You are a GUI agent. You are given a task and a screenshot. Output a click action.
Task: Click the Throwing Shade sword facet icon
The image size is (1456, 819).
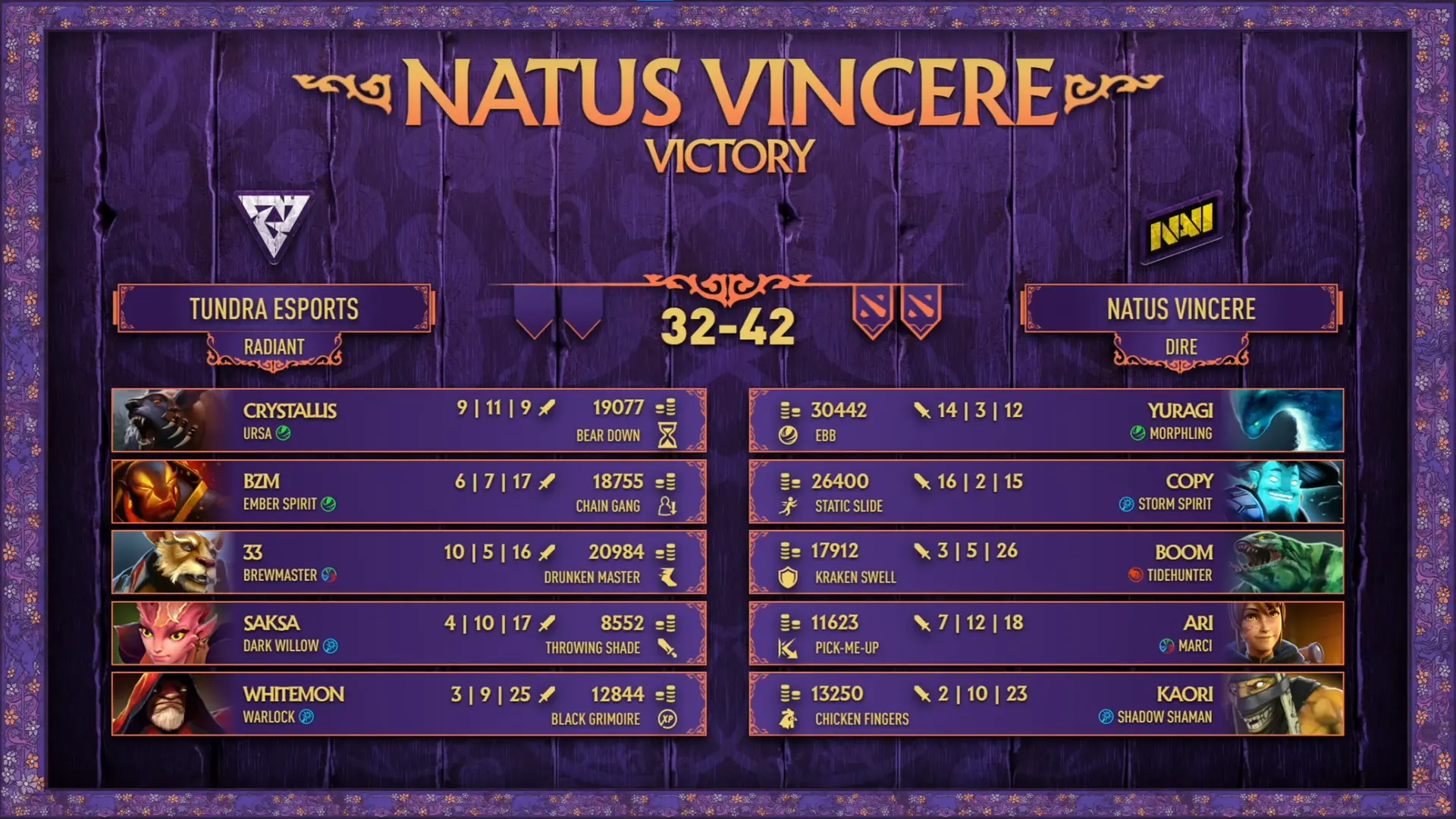[667, 648]
